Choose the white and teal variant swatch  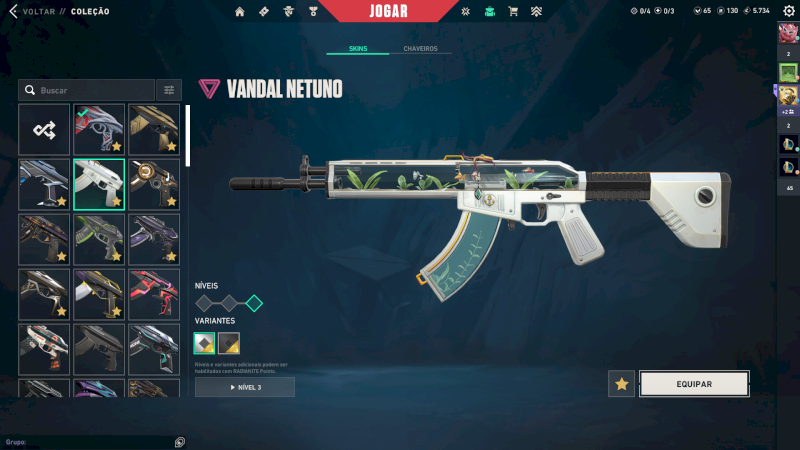[204, 344]
